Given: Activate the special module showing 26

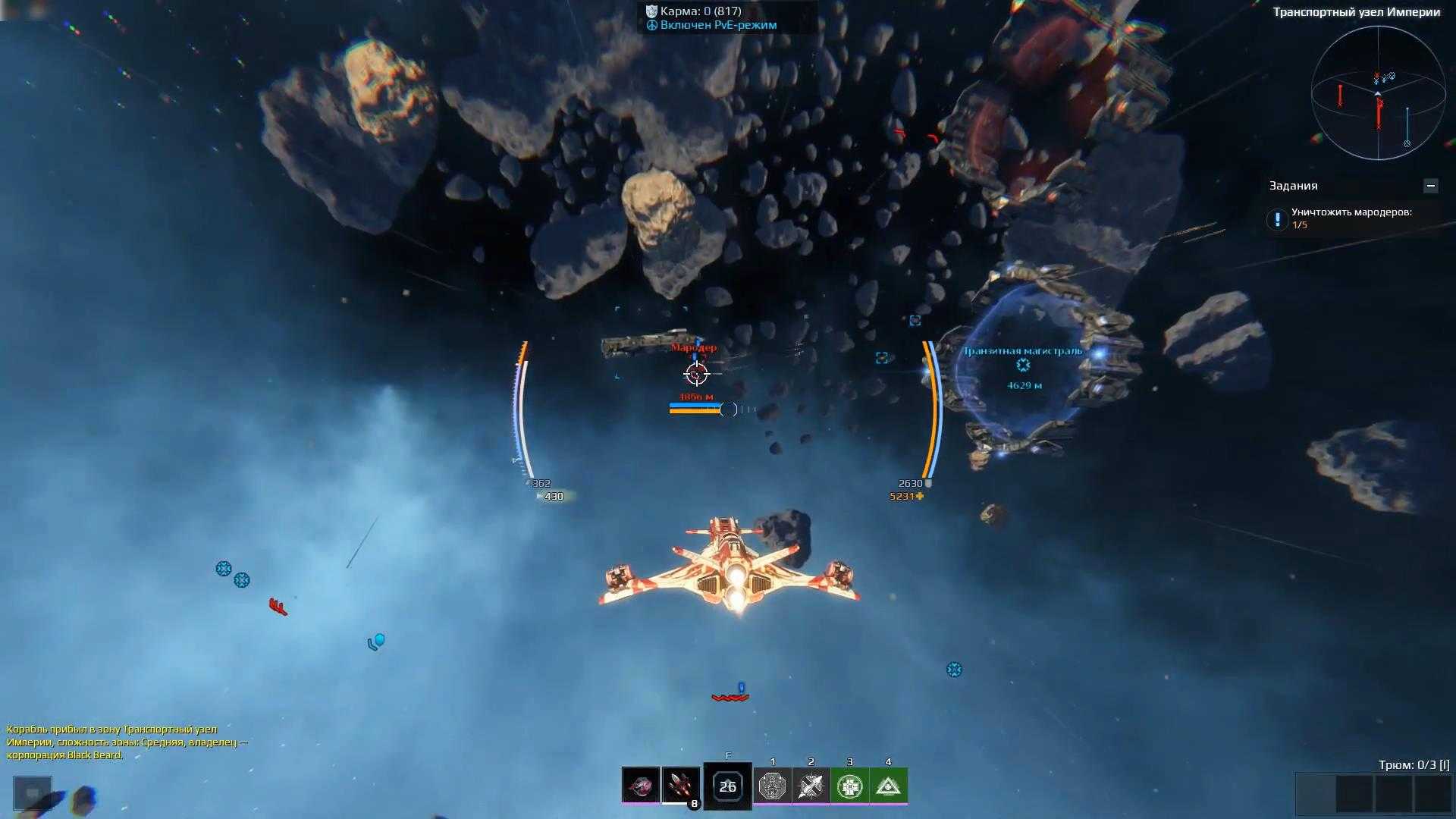Looking at the screenshot, I should (x=727, y=786).
